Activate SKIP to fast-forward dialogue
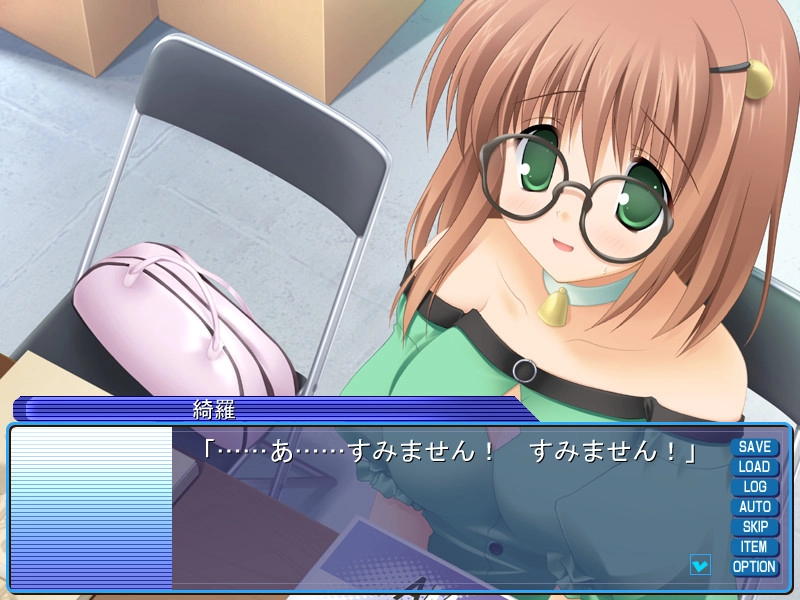Screen dimensions: 800x600 (754, 527)
